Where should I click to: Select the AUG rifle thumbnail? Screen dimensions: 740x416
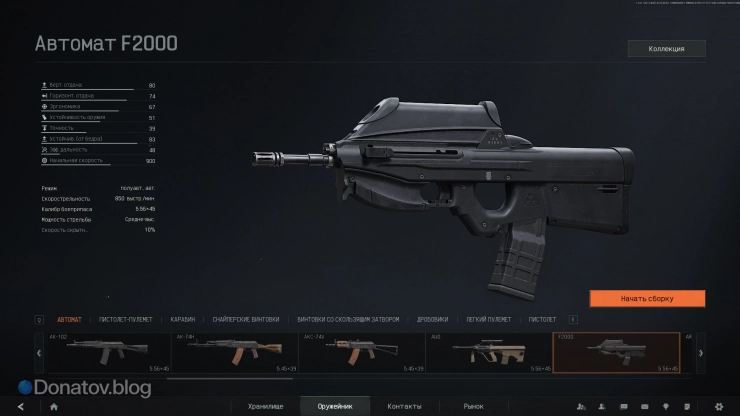[x=489, y=353]
